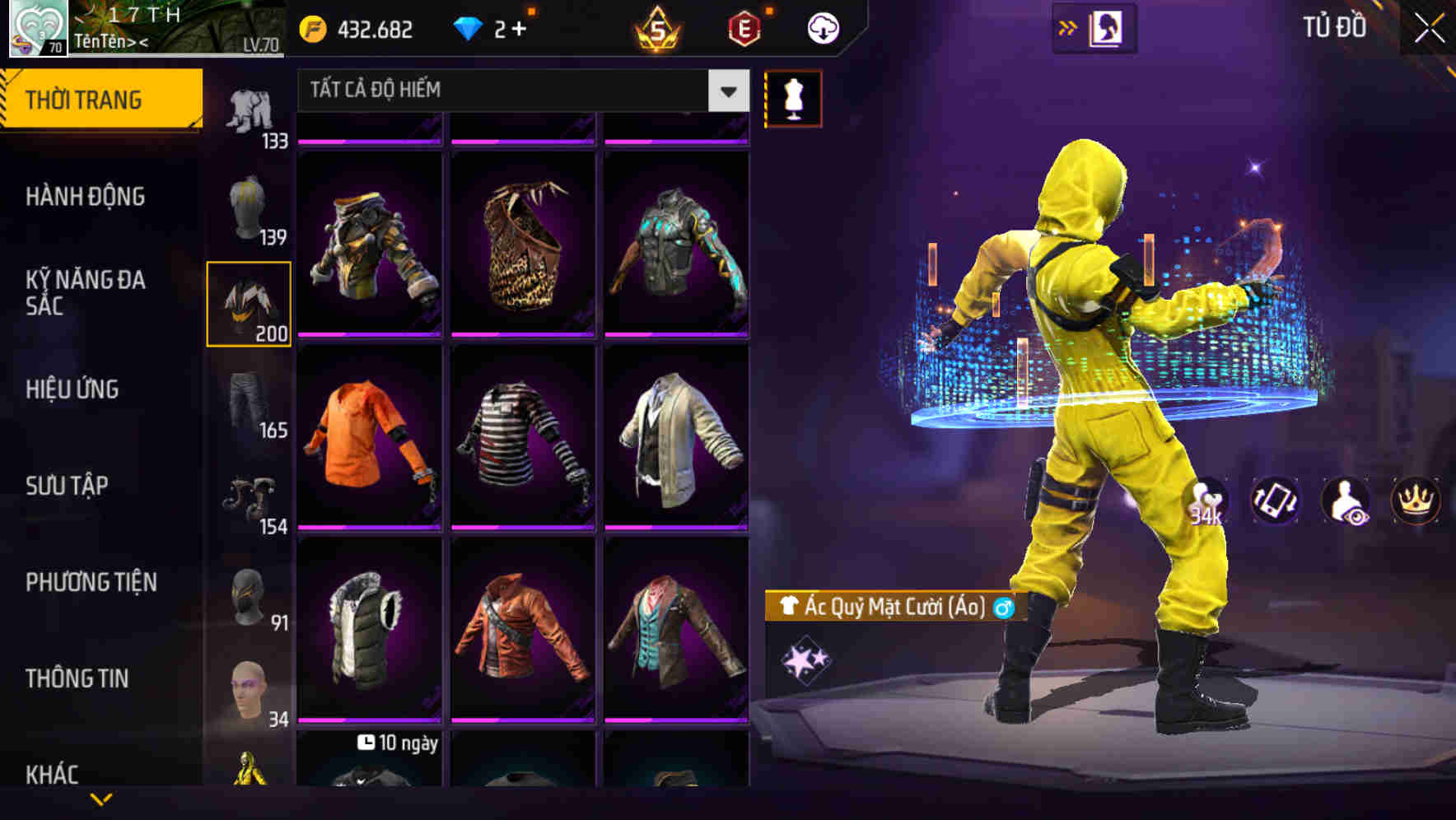Collapse the quick panel using the double arrows

tap(1068, 25)
